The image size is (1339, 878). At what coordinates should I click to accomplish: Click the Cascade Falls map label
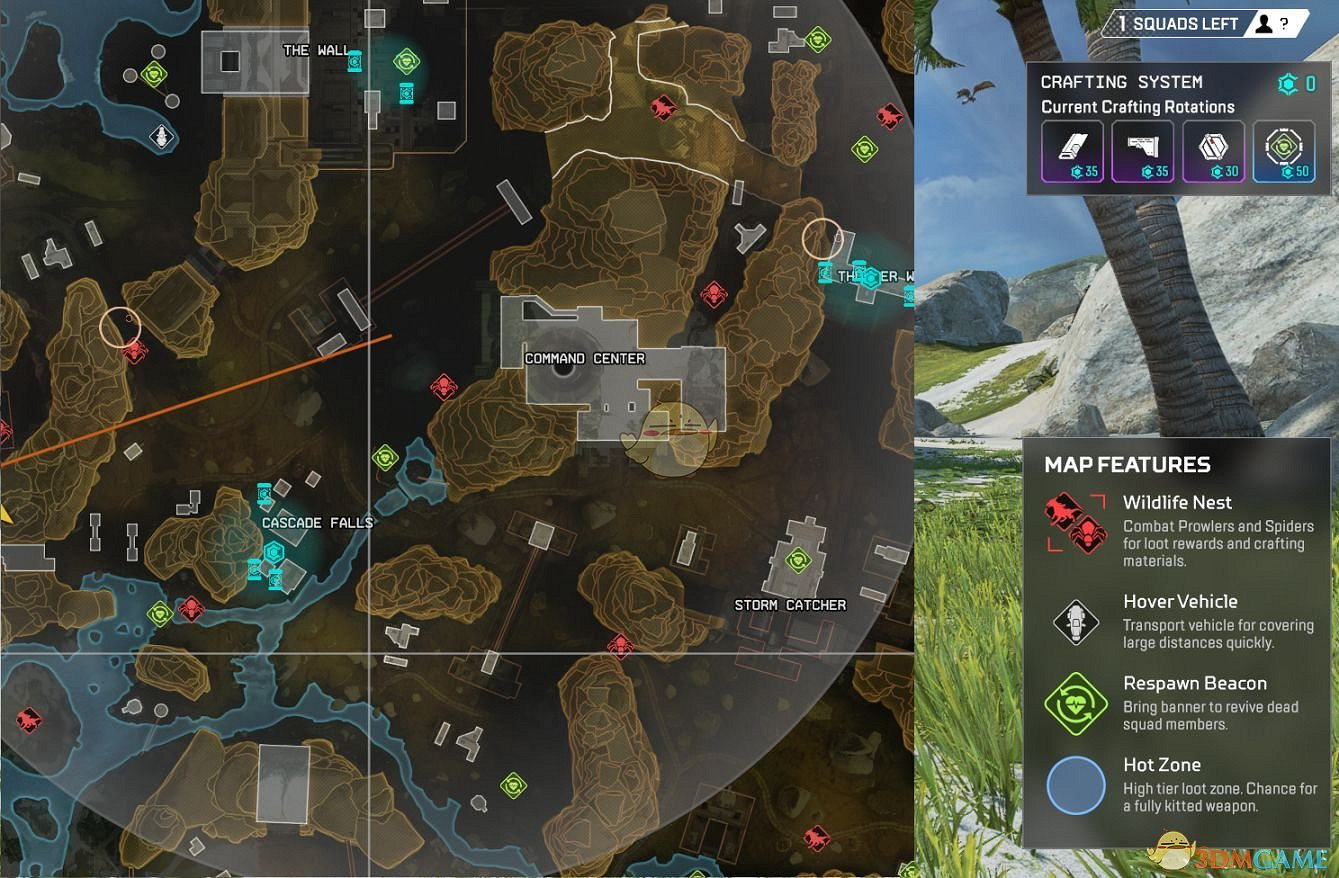(x=317, y=522)
